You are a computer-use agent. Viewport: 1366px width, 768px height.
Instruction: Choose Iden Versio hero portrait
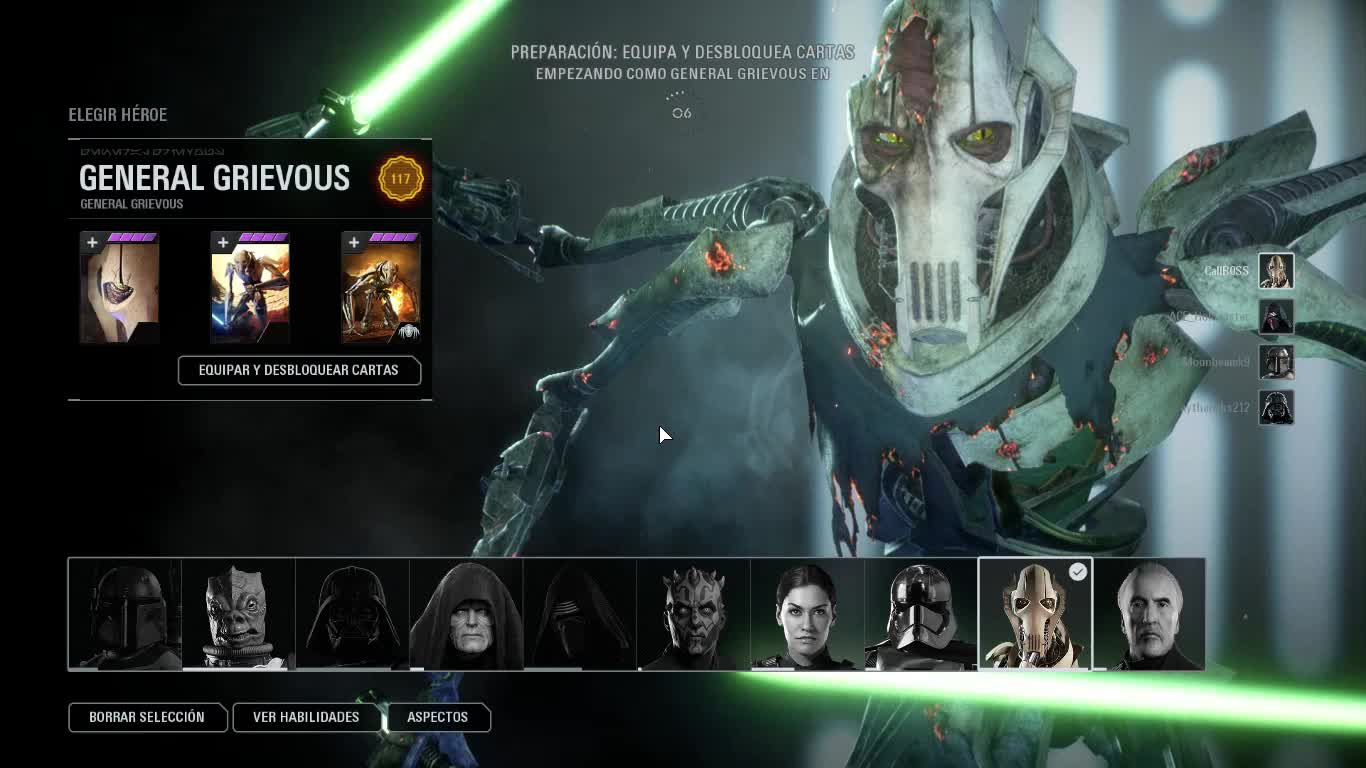click(x=808, y=614)
